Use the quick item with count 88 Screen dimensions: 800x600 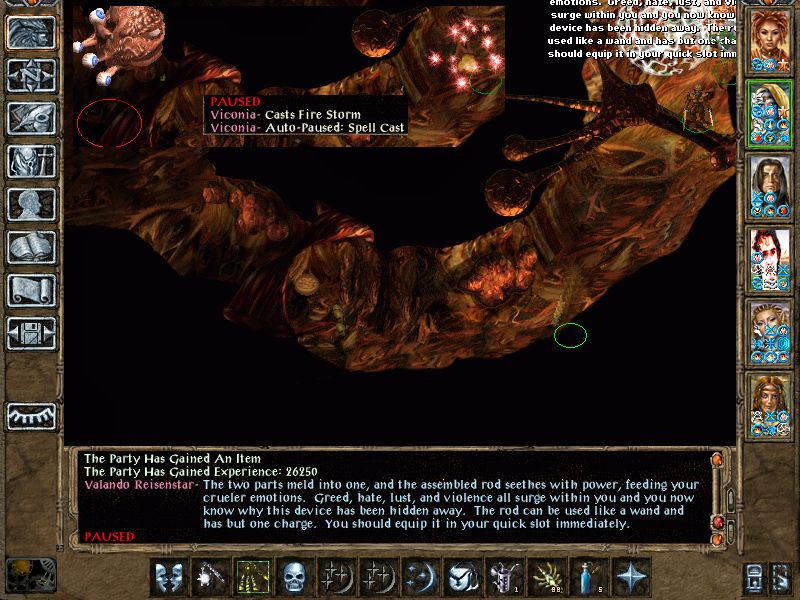[x=547, y=577]
